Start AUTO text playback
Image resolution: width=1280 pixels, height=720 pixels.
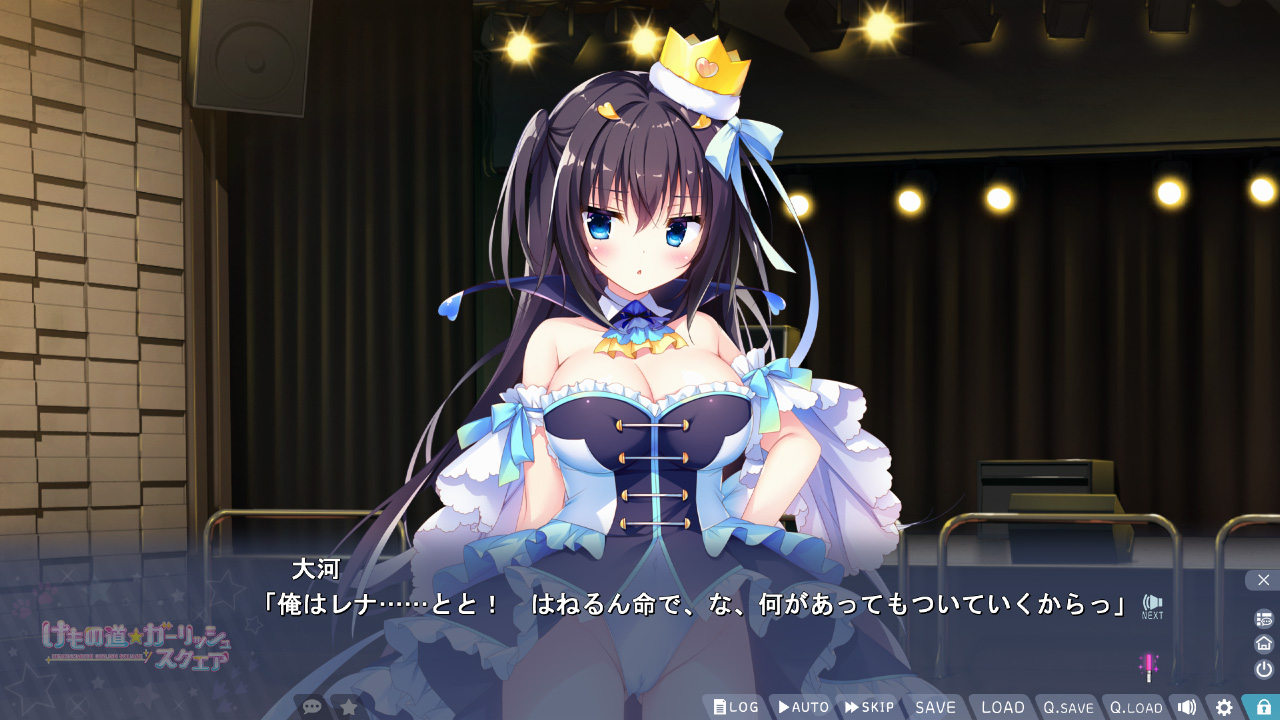point(803,707)
